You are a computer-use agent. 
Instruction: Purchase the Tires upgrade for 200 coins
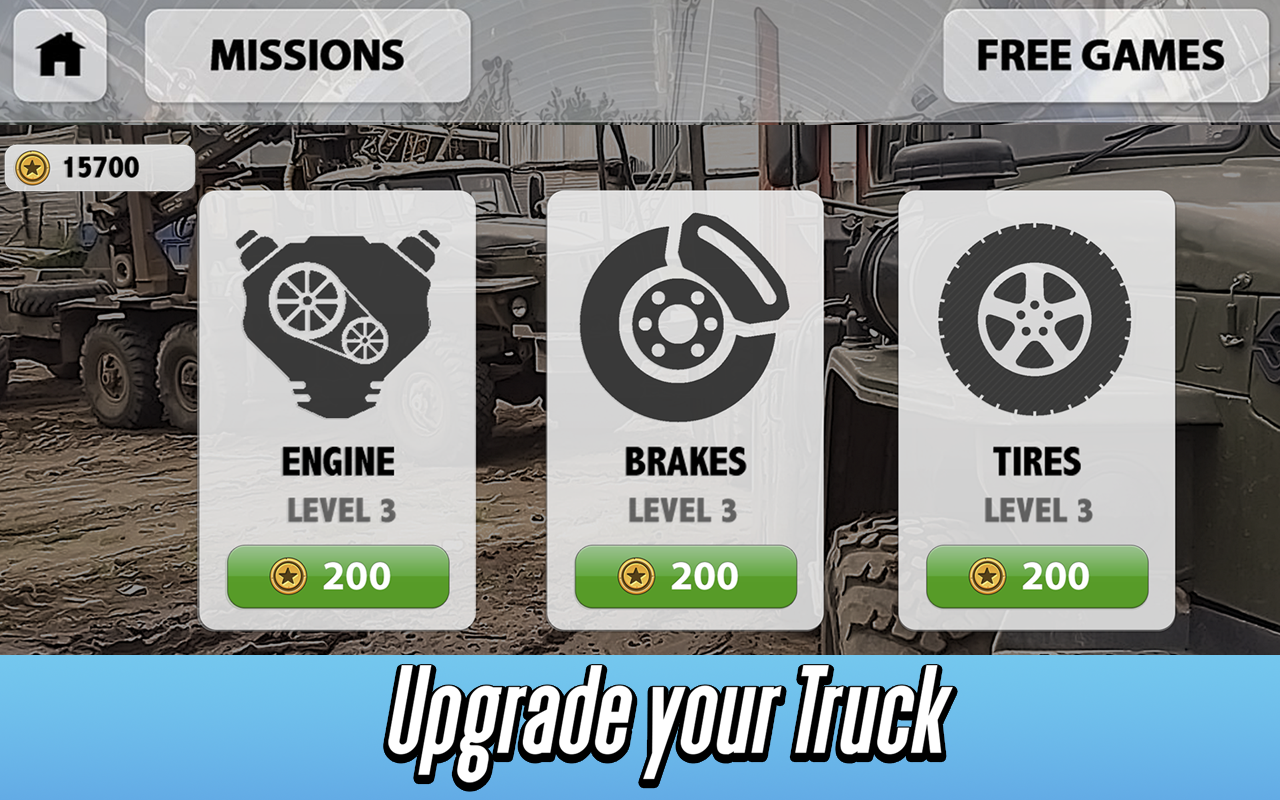click(x=1037, y=575)
